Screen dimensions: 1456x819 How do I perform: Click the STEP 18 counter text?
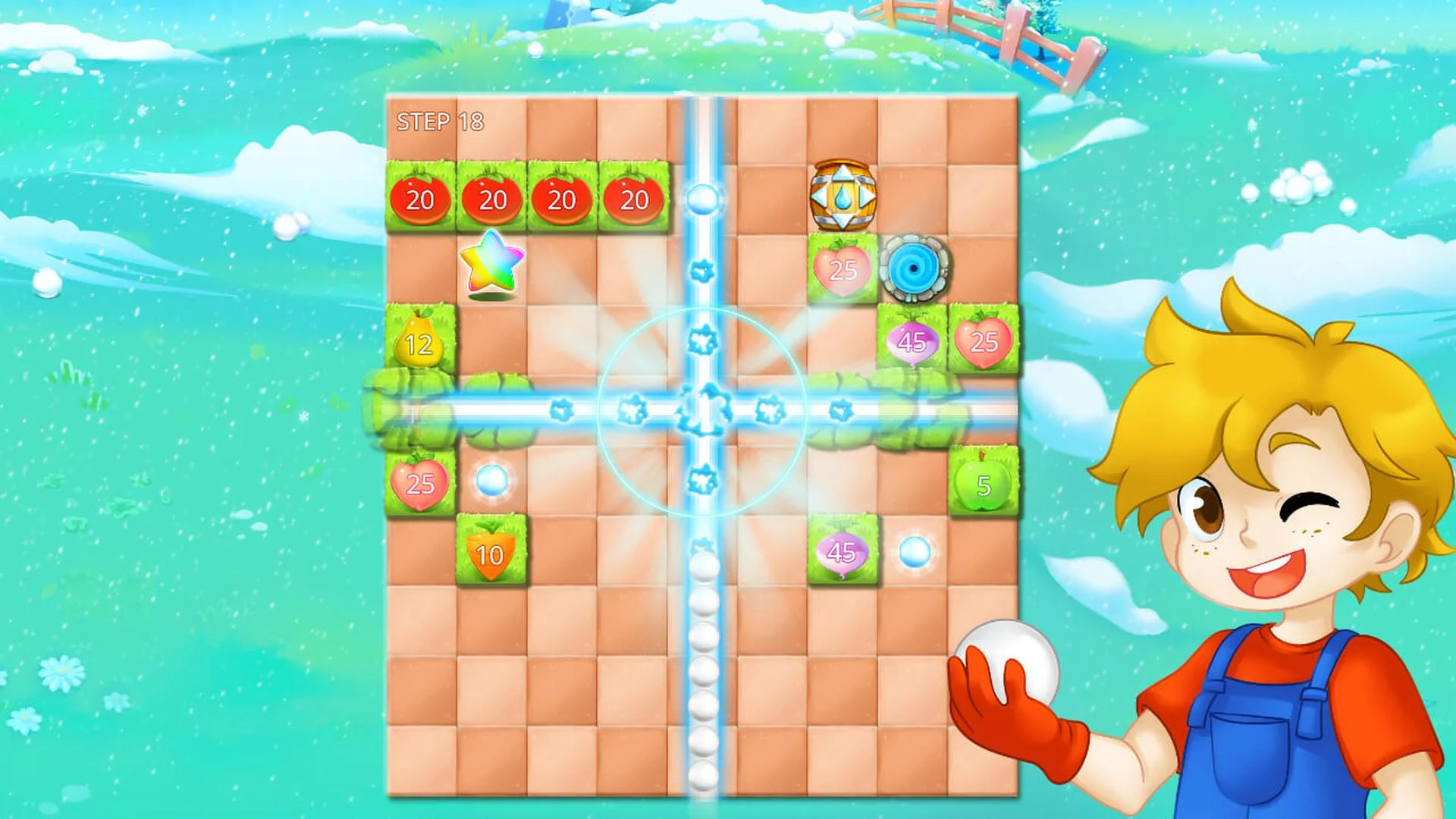pyautogui.click(x=438, y=120)
